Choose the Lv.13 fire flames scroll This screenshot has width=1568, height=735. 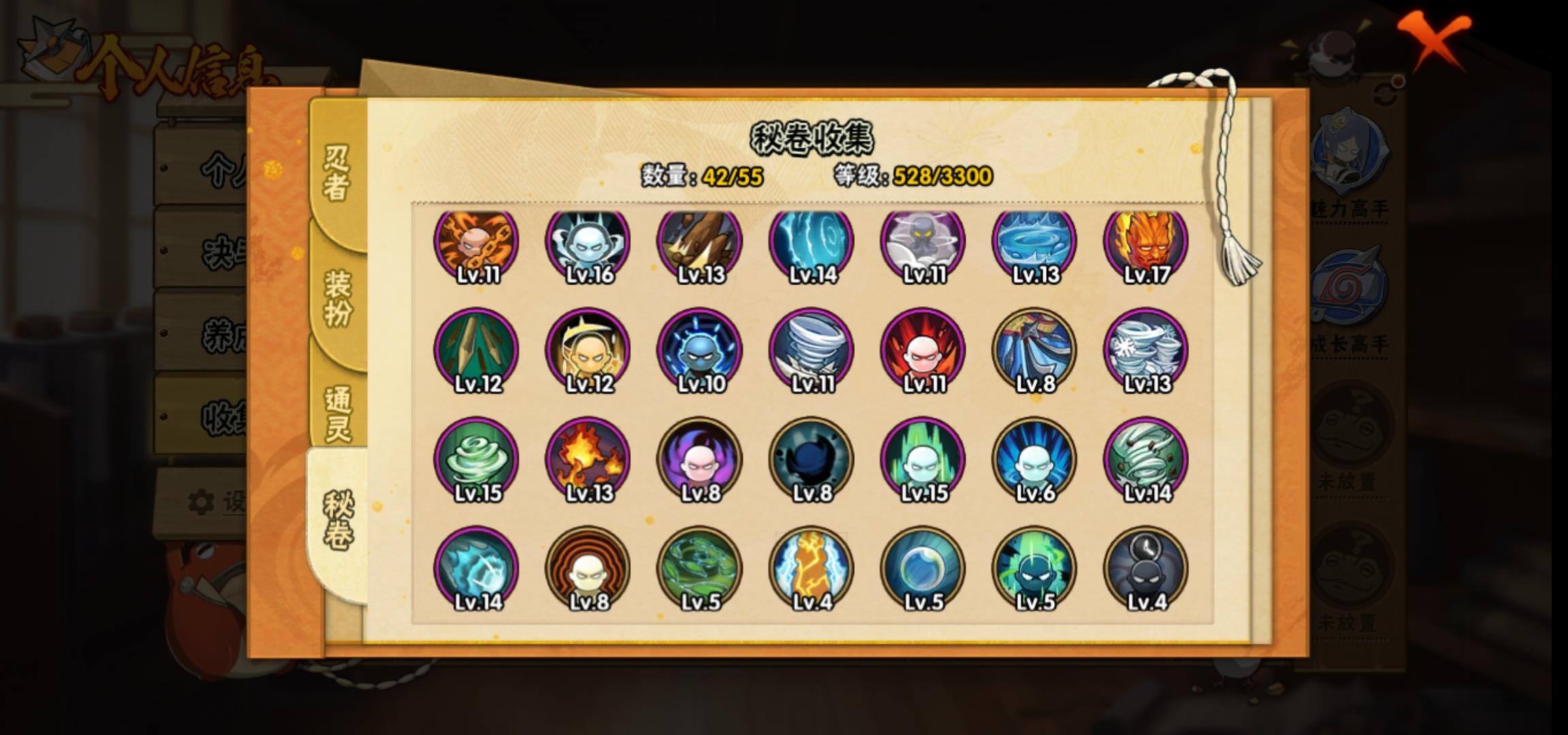(588, 459)
